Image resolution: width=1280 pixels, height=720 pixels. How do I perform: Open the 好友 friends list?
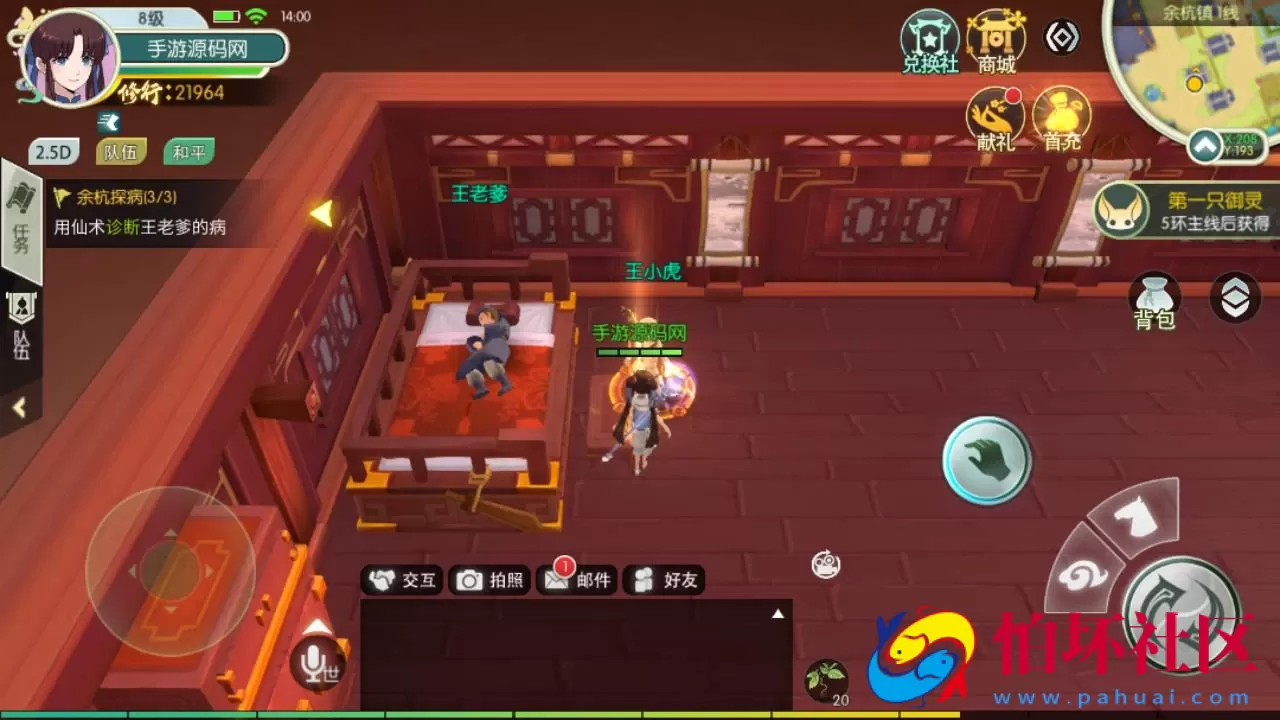coord(665,580)
